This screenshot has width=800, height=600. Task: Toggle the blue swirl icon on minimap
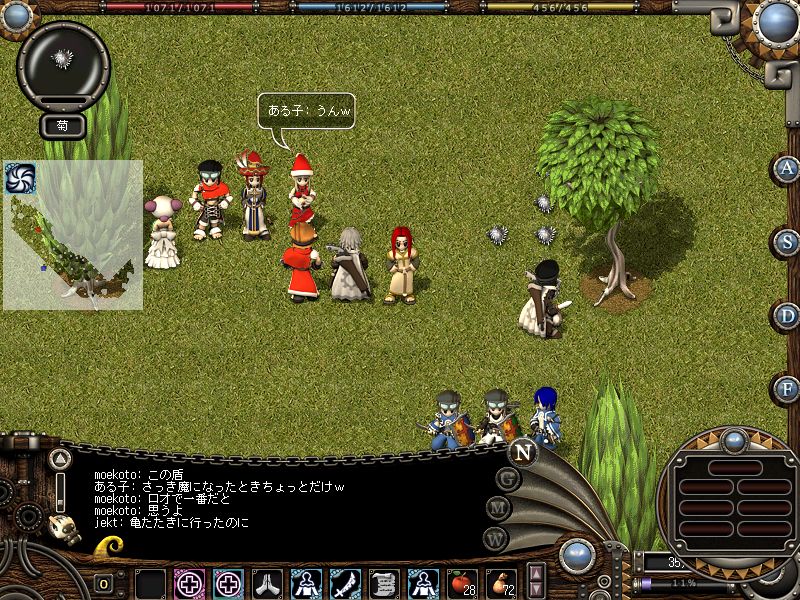(19, 178)
